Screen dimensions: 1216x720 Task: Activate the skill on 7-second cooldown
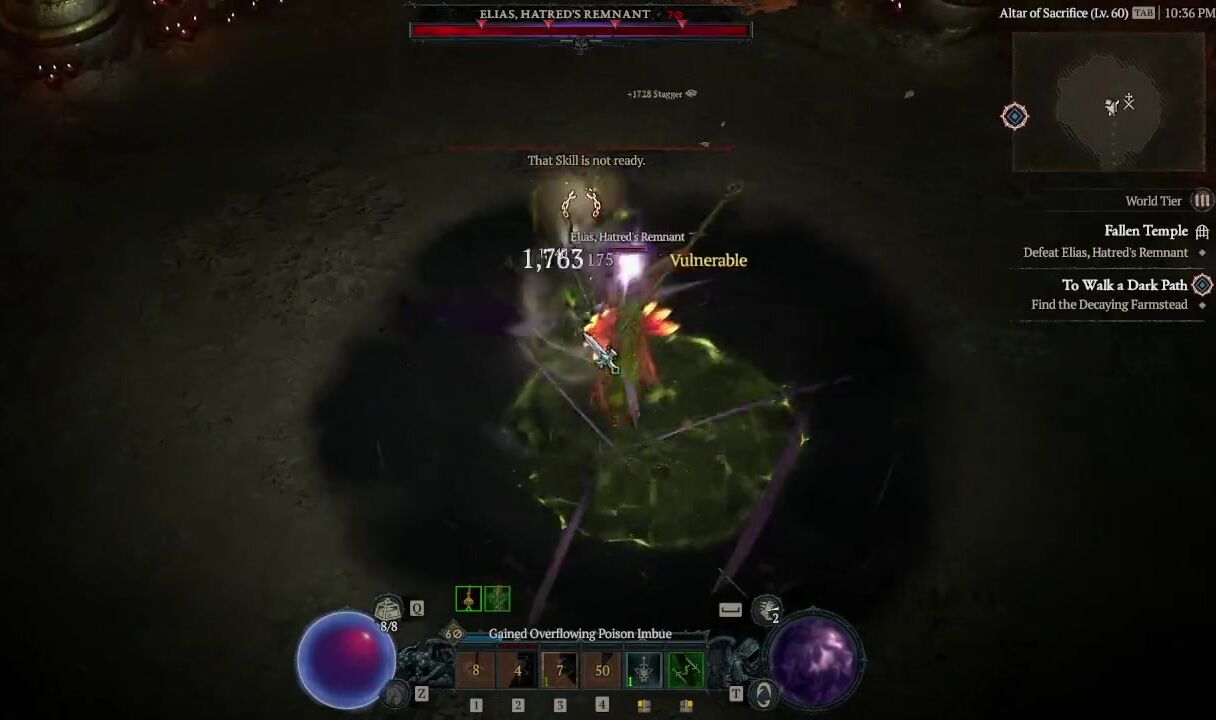[560, 670]
